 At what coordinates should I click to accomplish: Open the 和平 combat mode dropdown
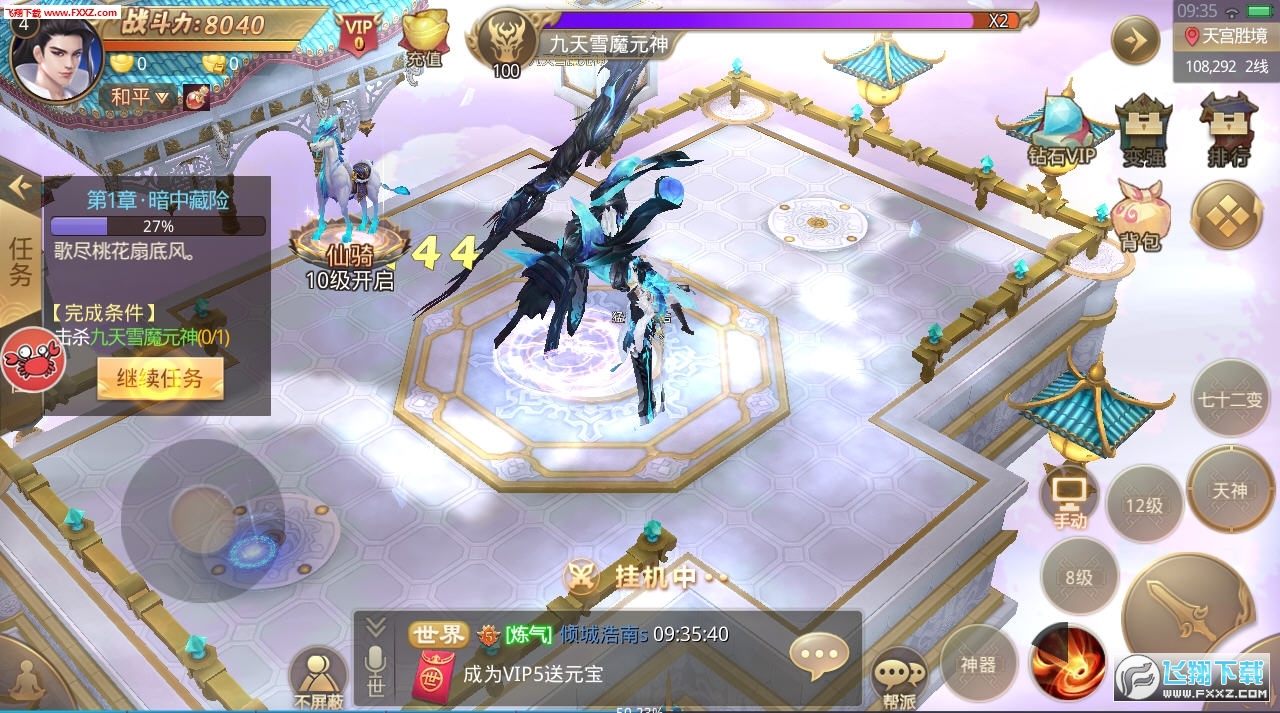click(140, 97)
